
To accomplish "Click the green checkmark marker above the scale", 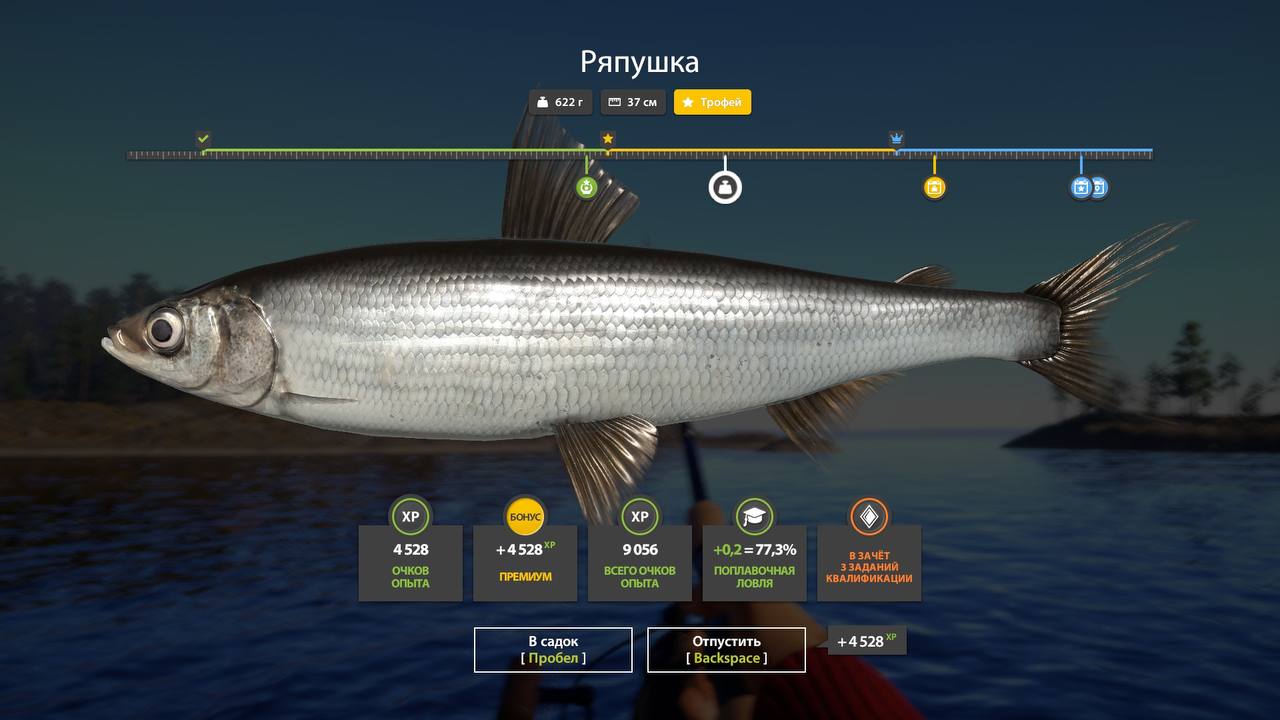I will pyautogui.click(x=203, y=138).
